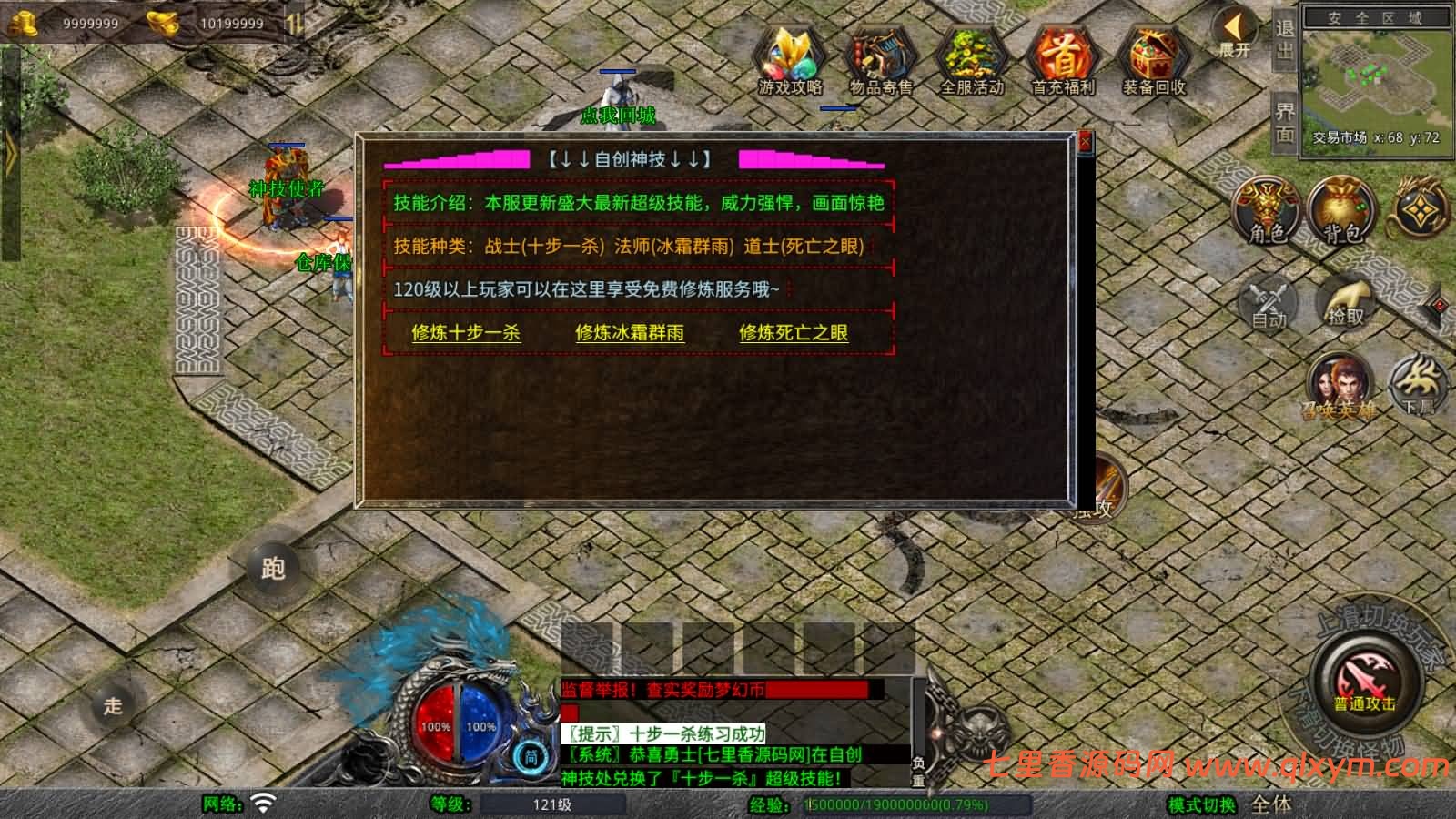The image size is (1456, 819).
Task: Switch to 走 (walk) movement mode
Action: [x=114, y=705]
